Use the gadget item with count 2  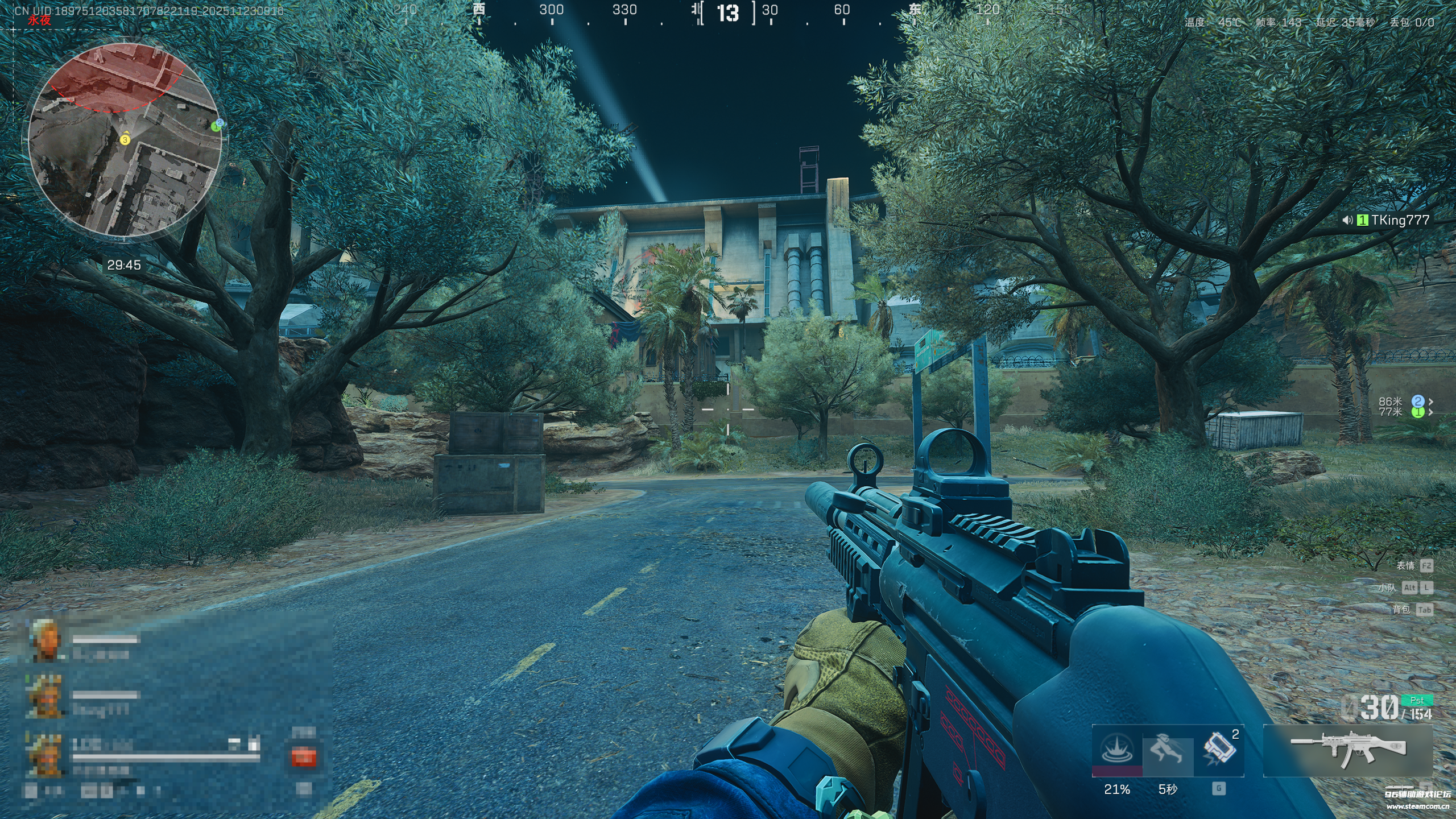tap(1218, 750)
